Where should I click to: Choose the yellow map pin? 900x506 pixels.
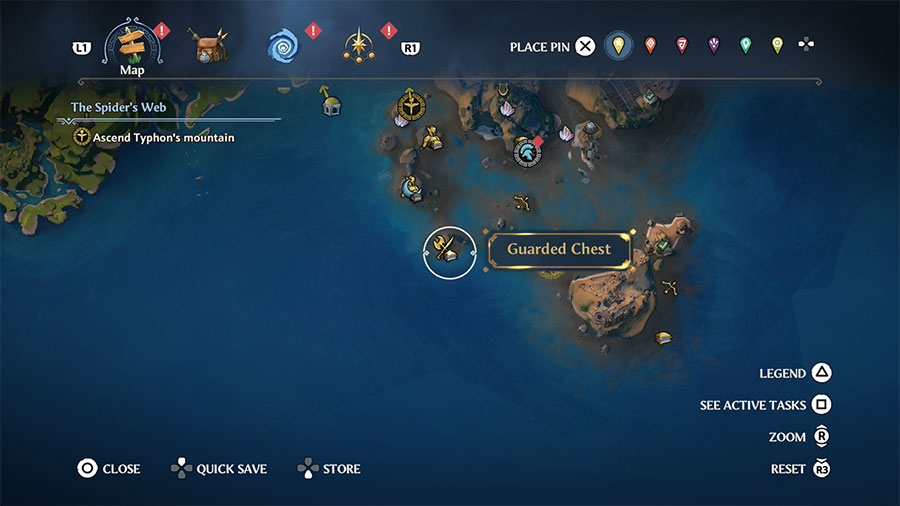(x=619, y=45)
